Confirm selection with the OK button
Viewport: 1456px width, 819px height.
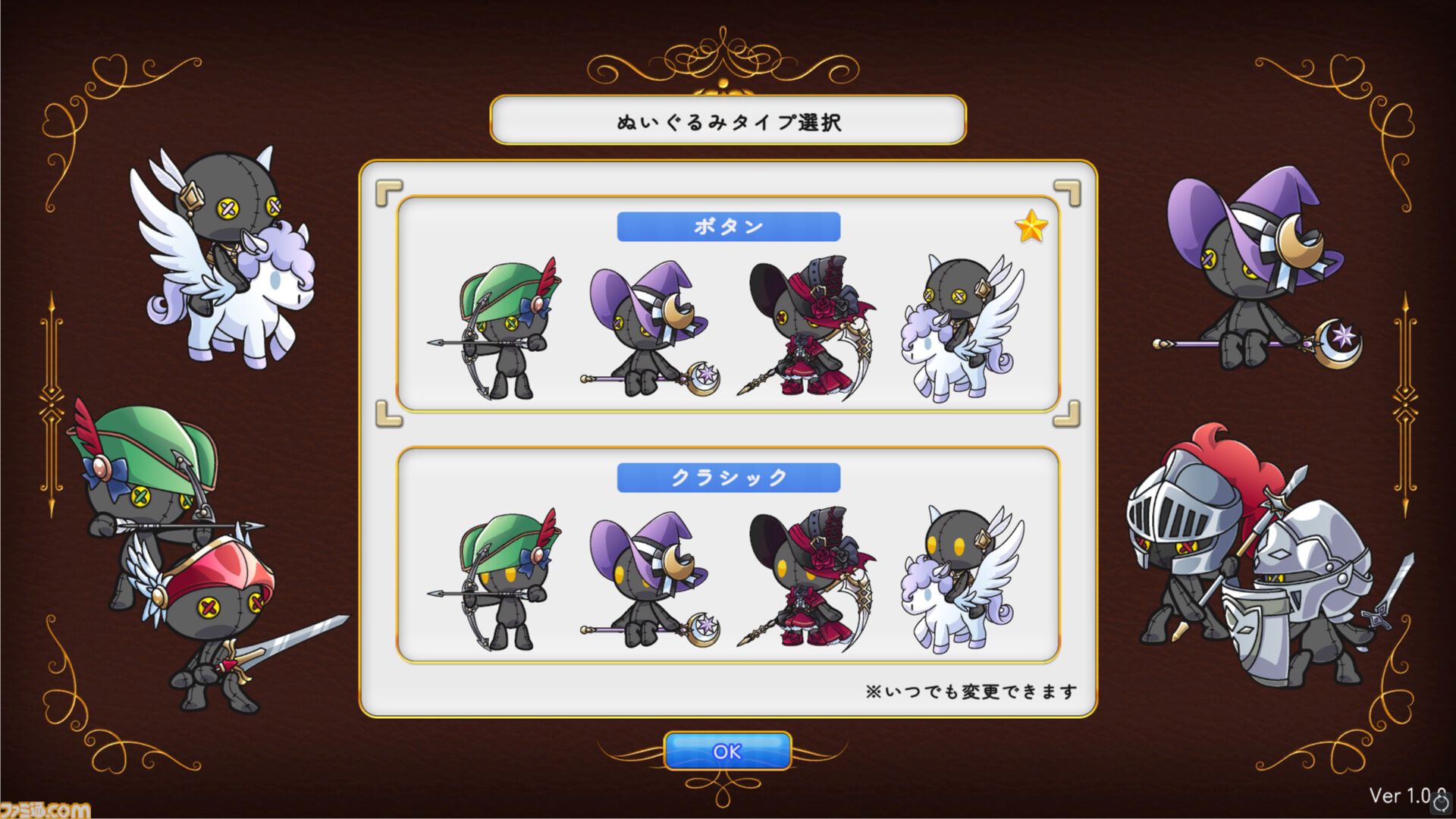click(727, 752)
